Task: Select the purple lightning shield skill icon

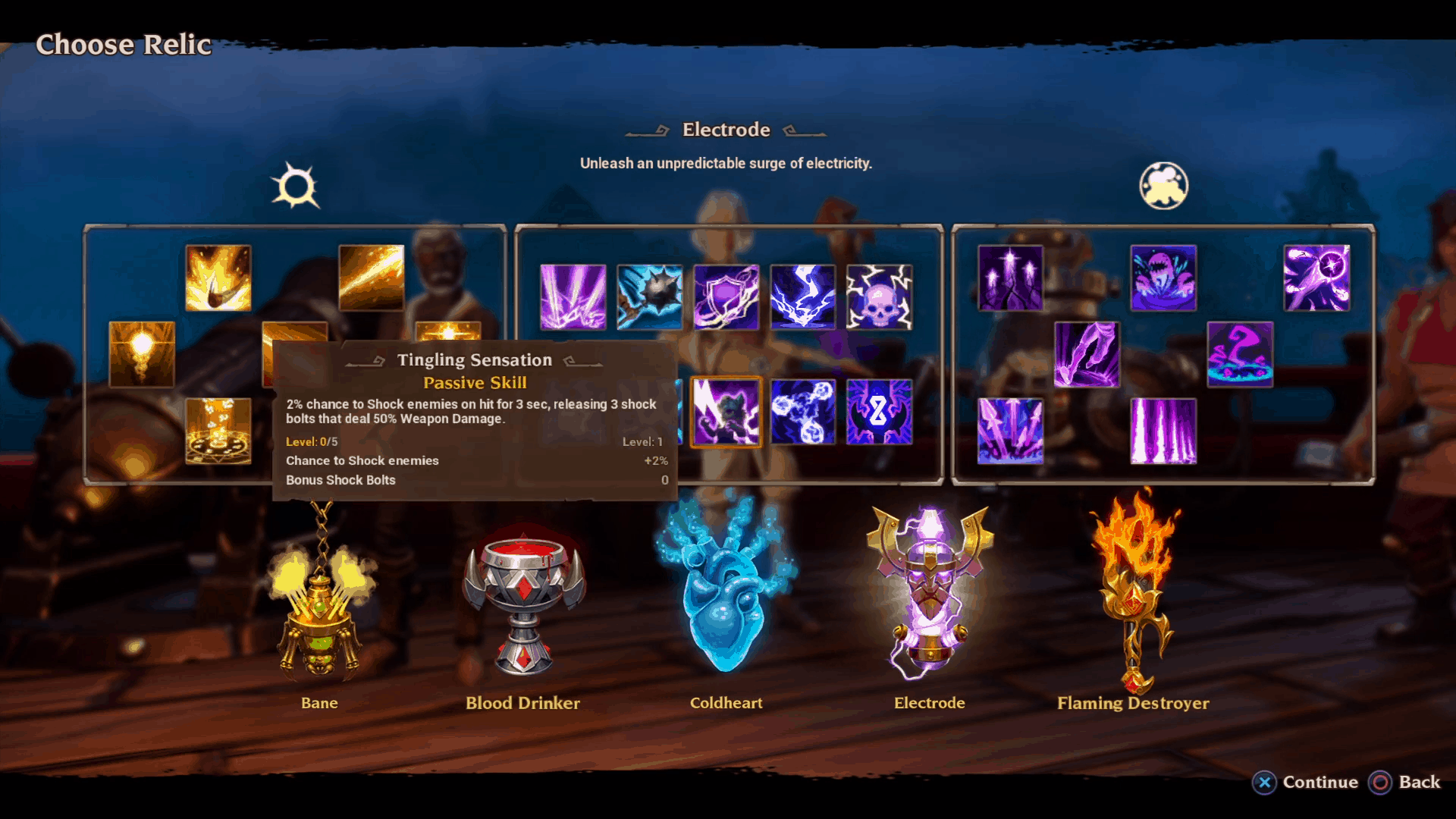Action: pos(726,296)
